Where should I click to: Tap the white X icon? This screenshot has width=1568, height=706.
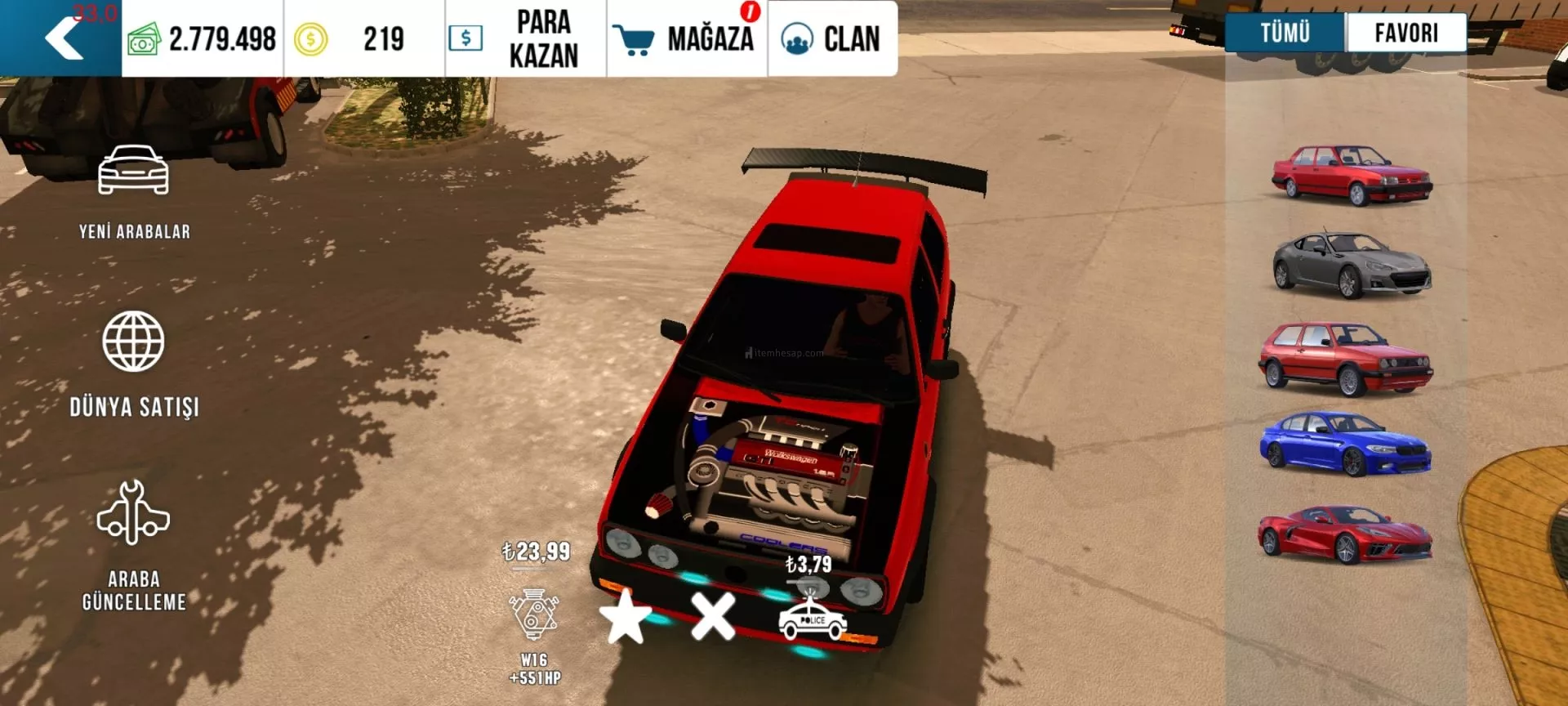click(713, 616)
